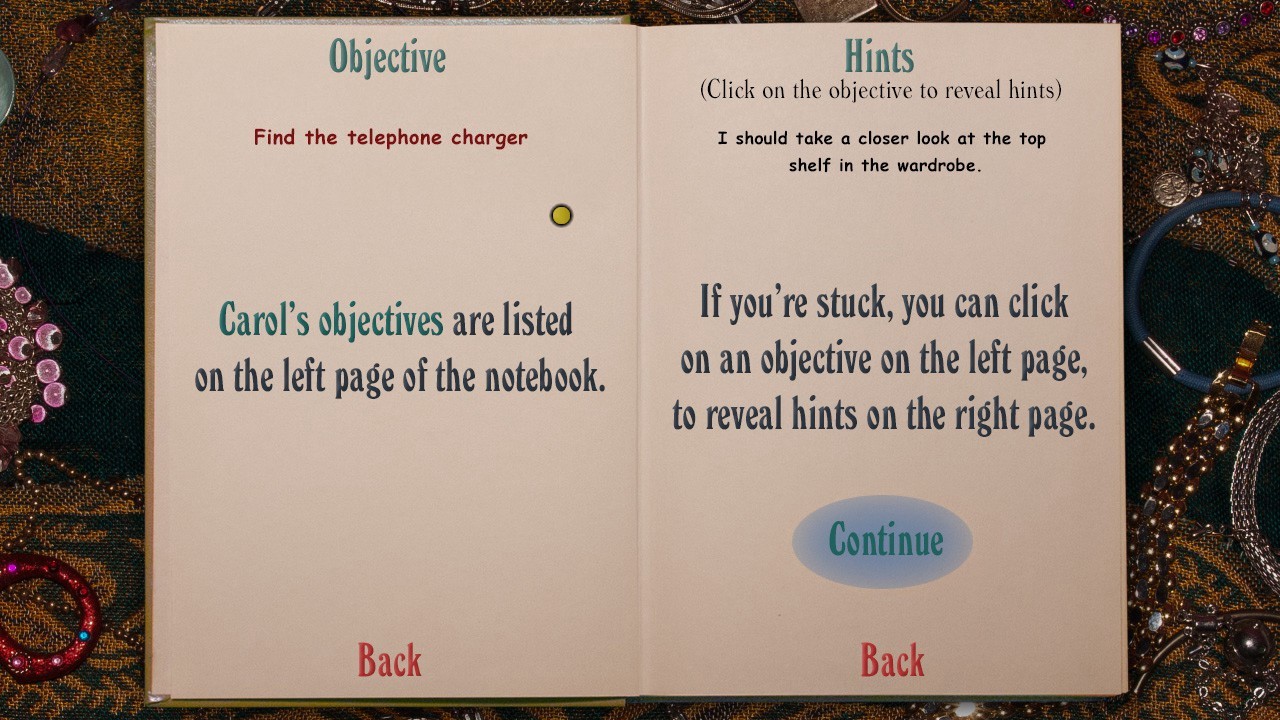Click the notebook spine between the two pages
The width and height of the screenshot is (1280, 720).
[x=637, y=360]
